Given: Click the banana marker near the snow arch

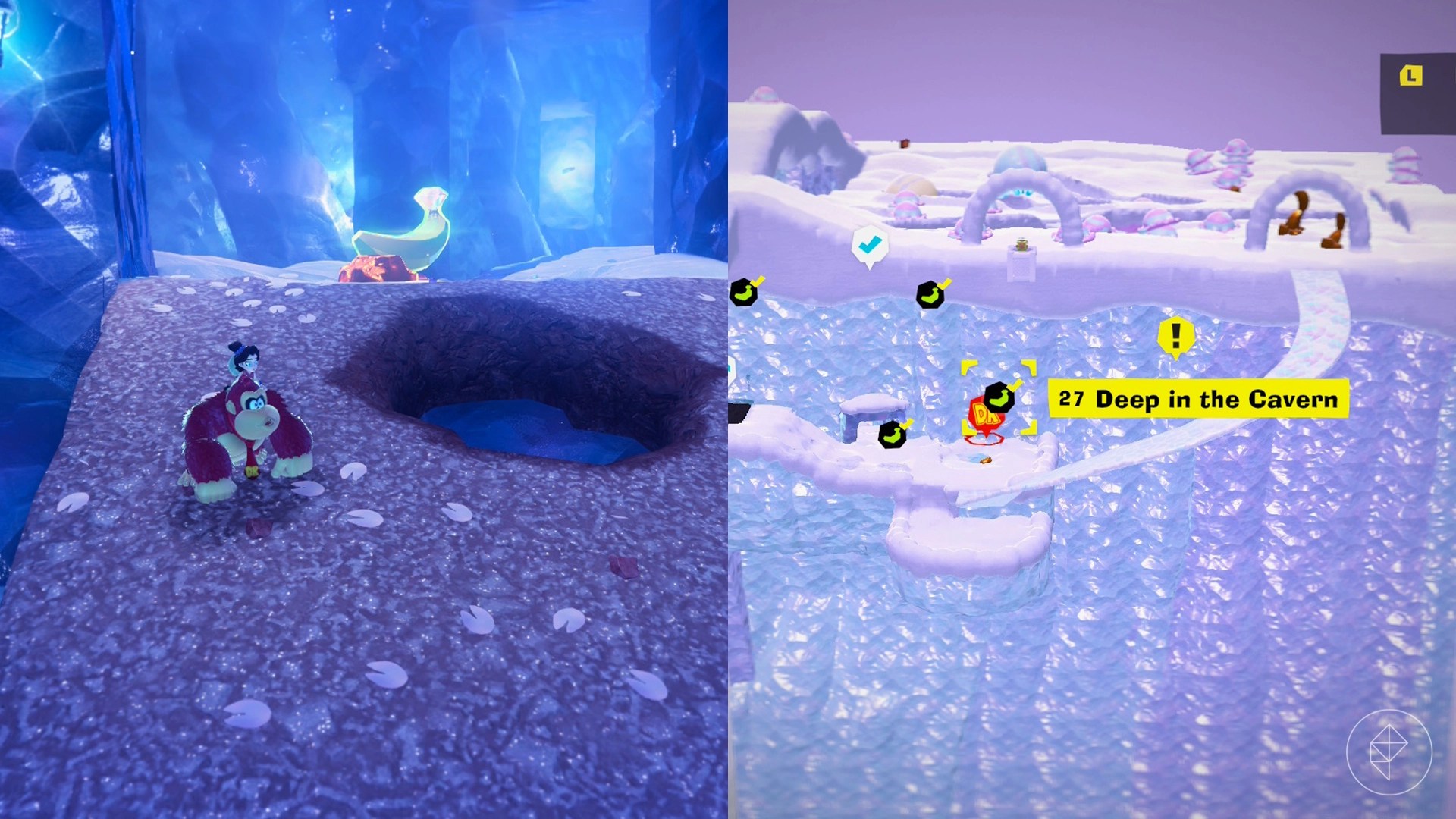Looking at the screenshot, I should [x=930, y=294].
